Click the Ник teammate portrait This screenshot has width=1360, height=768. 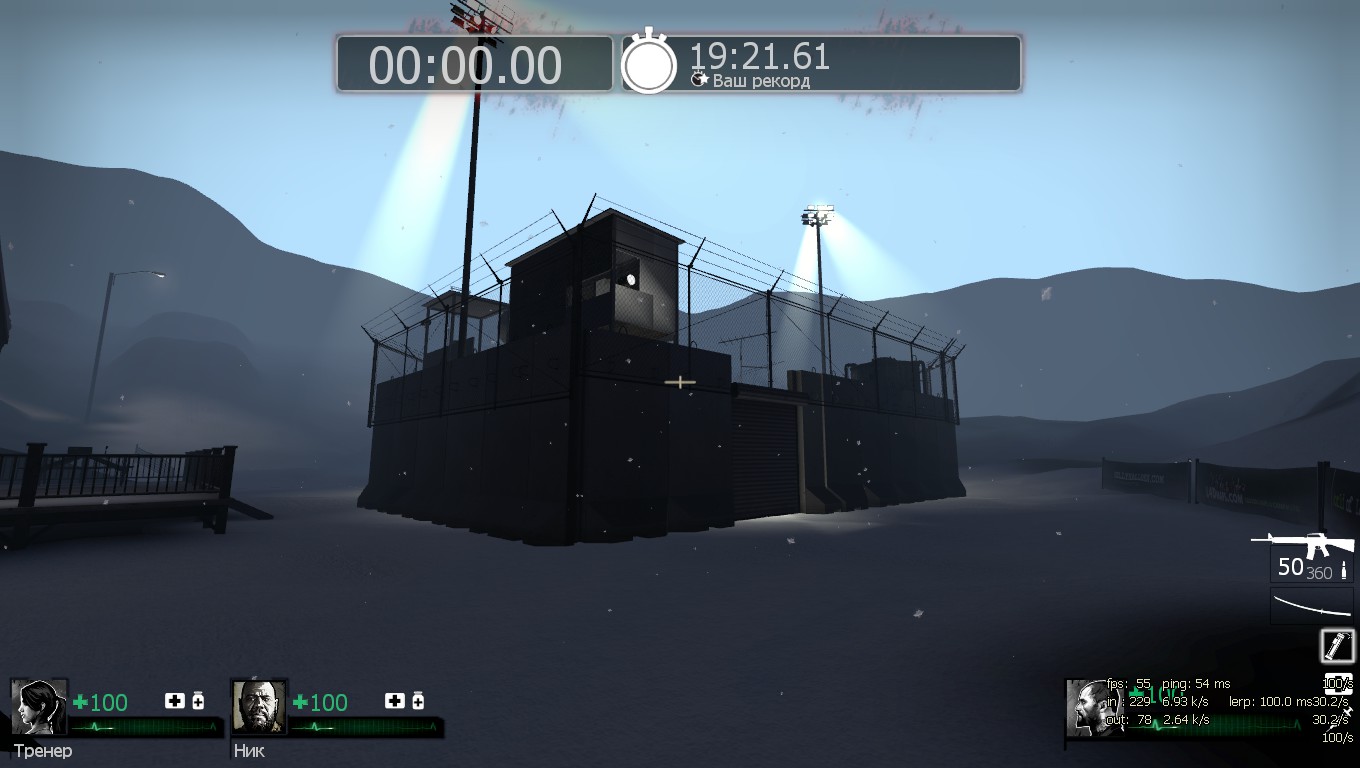click(x=259, y=707)
